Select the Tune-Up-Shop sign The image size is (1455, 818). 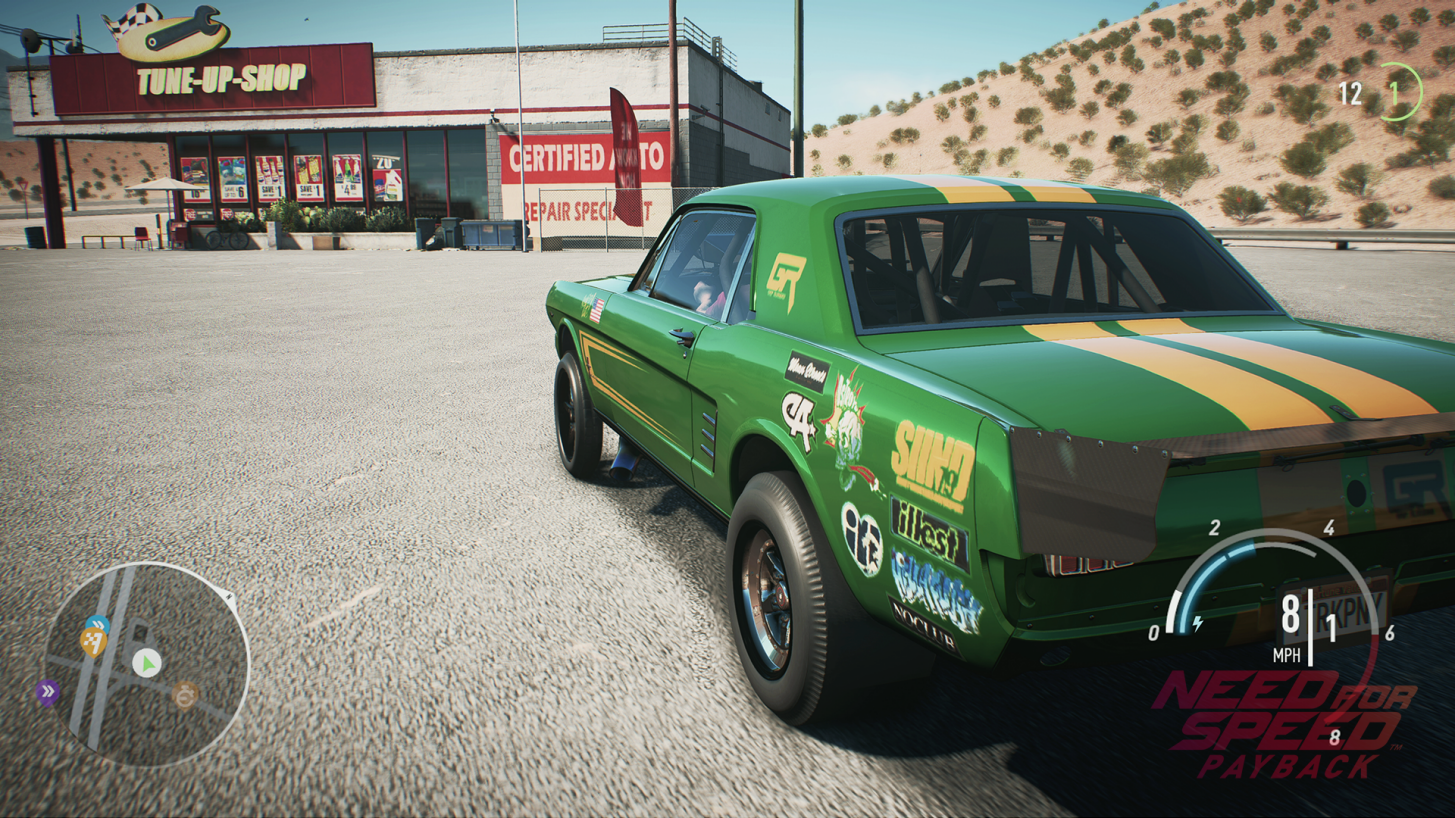point(221,80)
